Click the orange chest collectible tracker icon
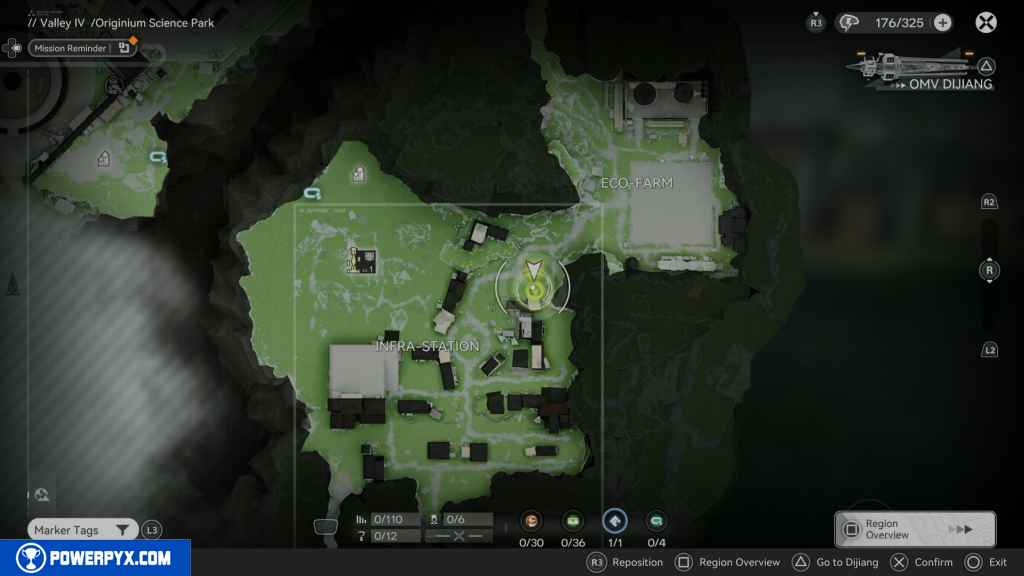 (531, 521)
